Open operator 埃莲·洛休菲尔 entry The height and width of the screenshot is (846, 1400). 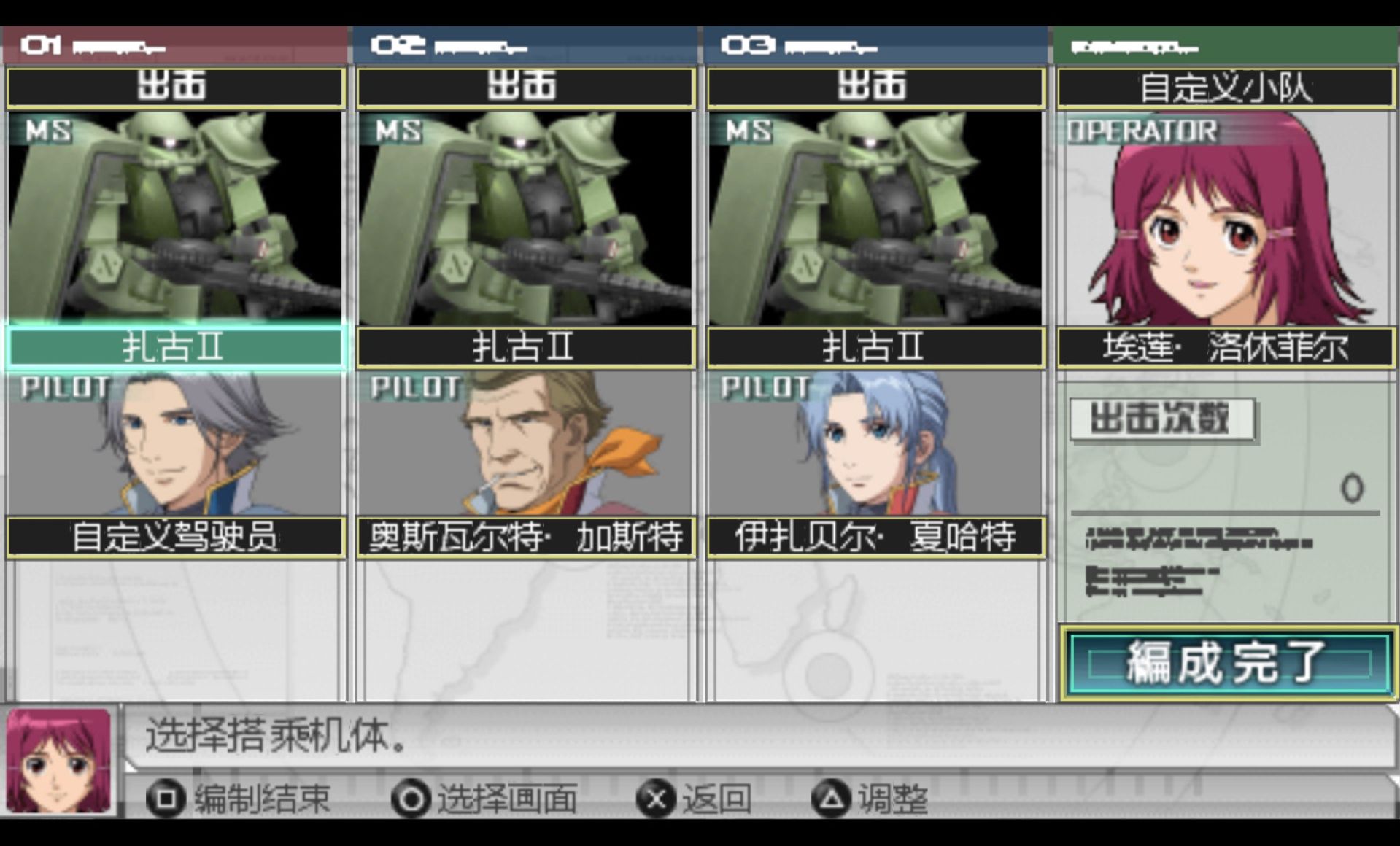tap(1226, 347)
